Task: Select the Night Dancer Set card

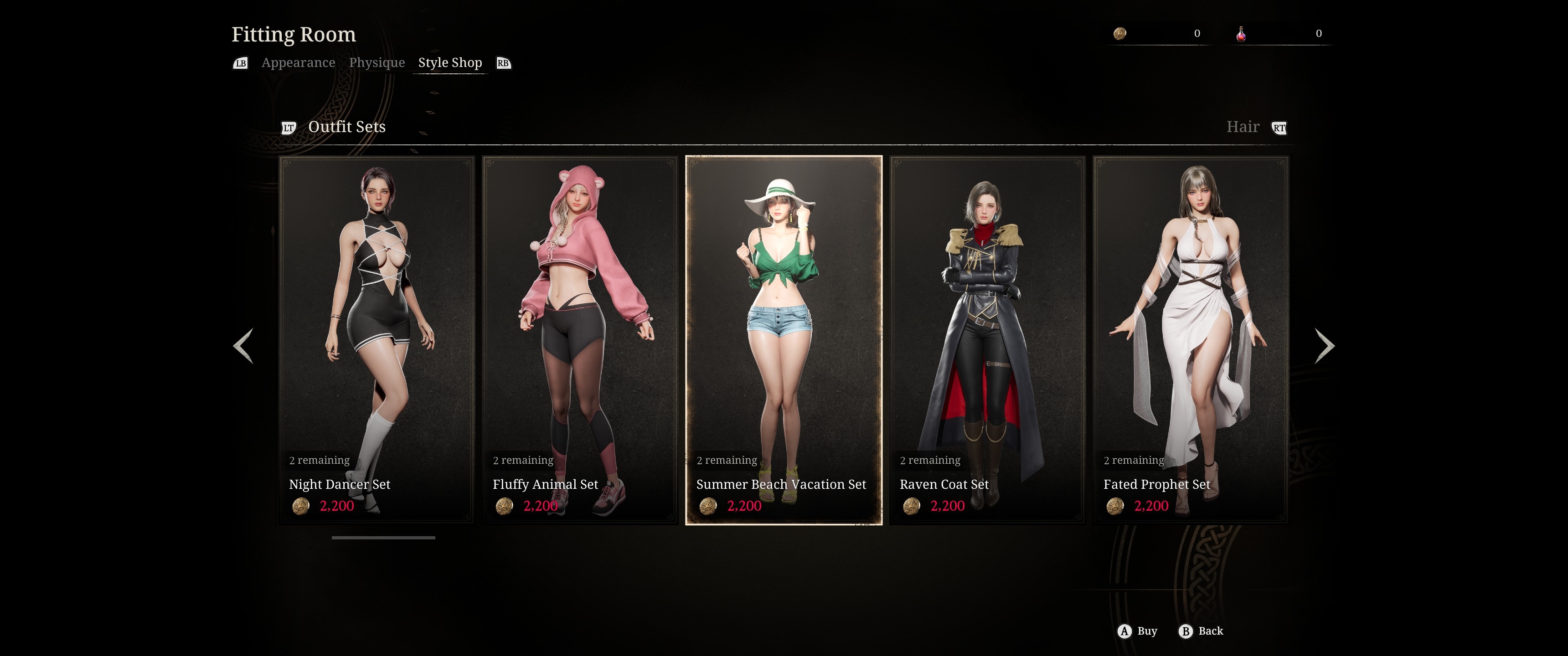Action: point(376,339)
